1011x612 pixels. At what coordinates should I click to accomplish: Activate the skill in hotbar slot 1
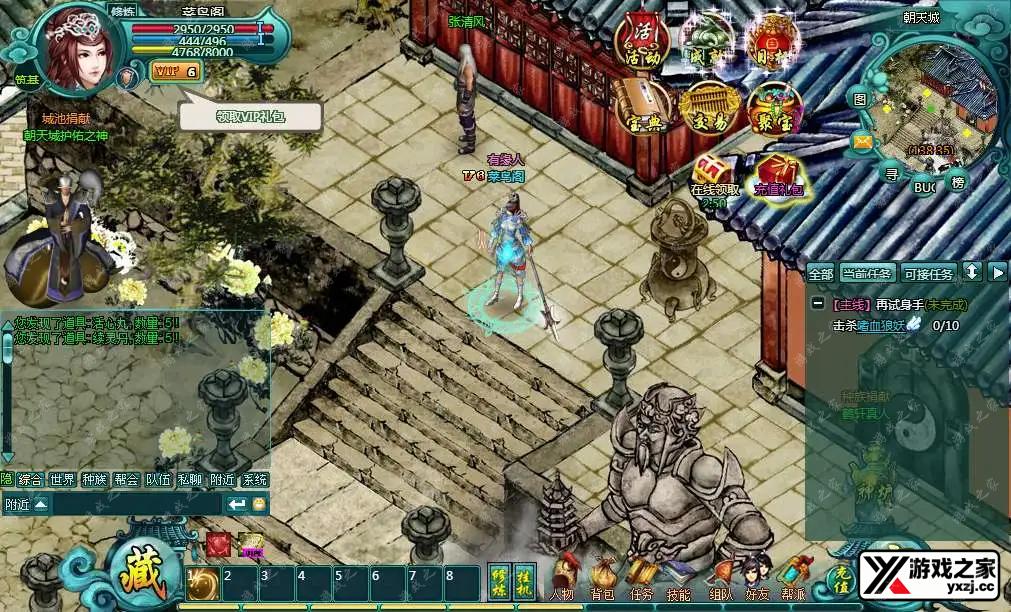tap(203, 584)
